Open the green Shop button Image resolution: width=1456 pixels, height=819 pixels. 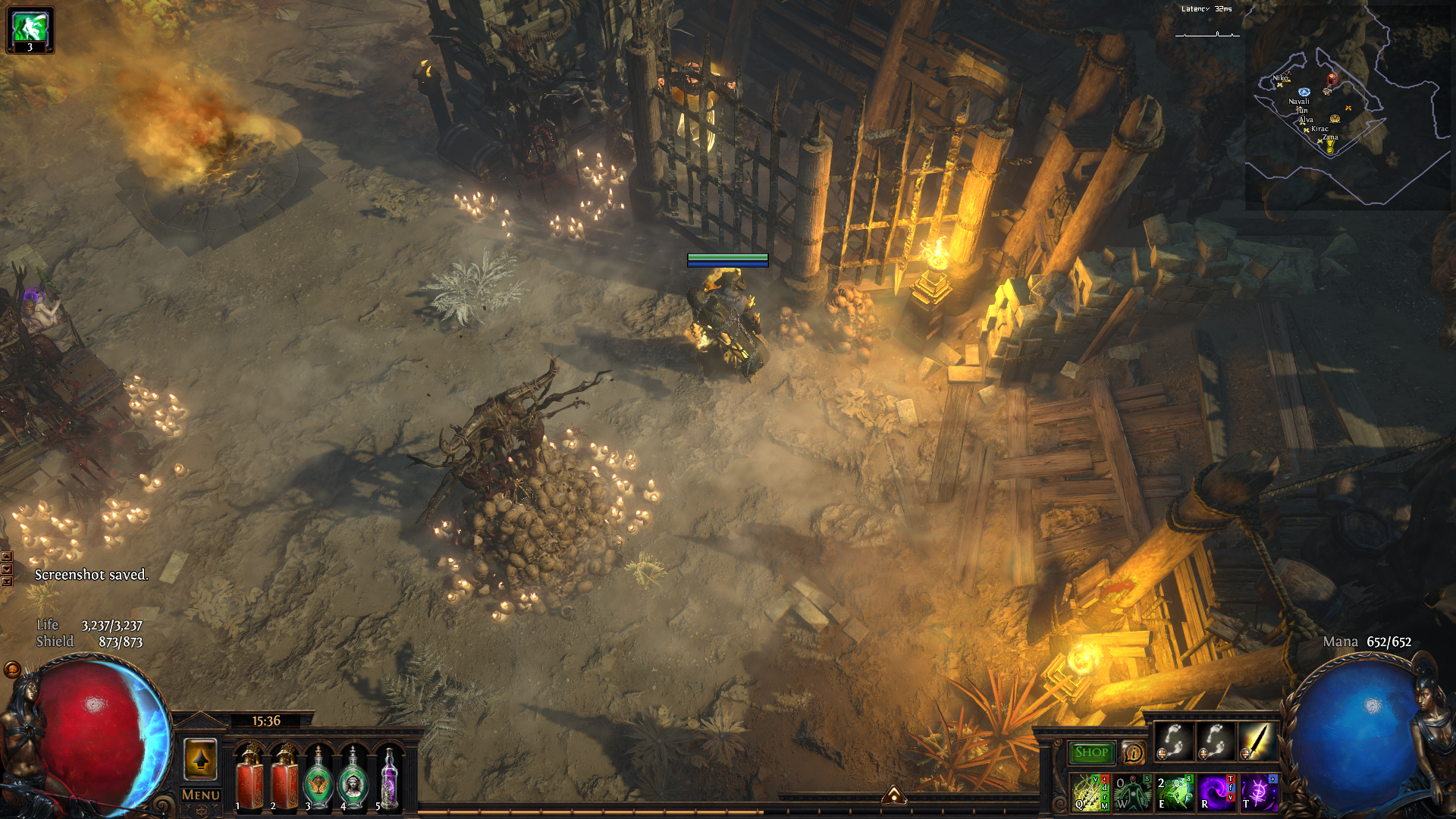[x=1091, y=752]
